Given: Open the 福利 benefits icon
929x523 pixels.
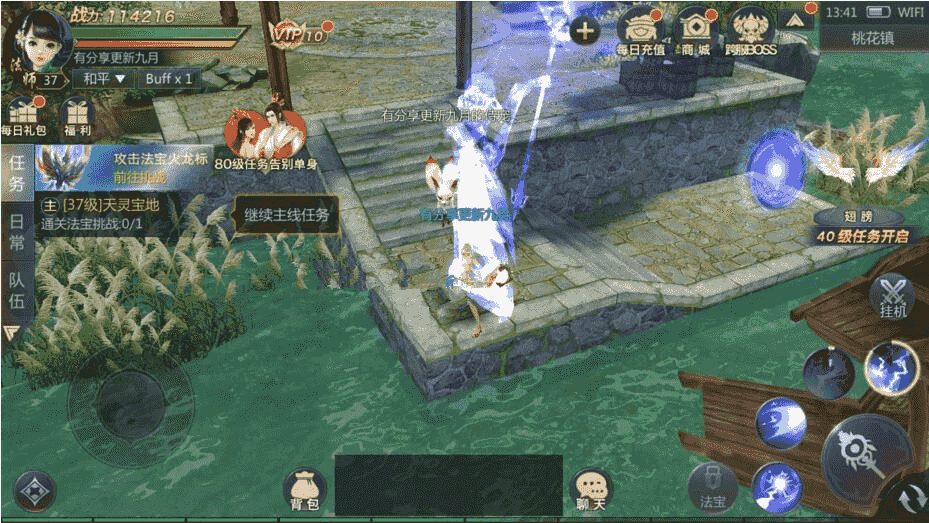Looking at the screenshot, I should [75, 116].
